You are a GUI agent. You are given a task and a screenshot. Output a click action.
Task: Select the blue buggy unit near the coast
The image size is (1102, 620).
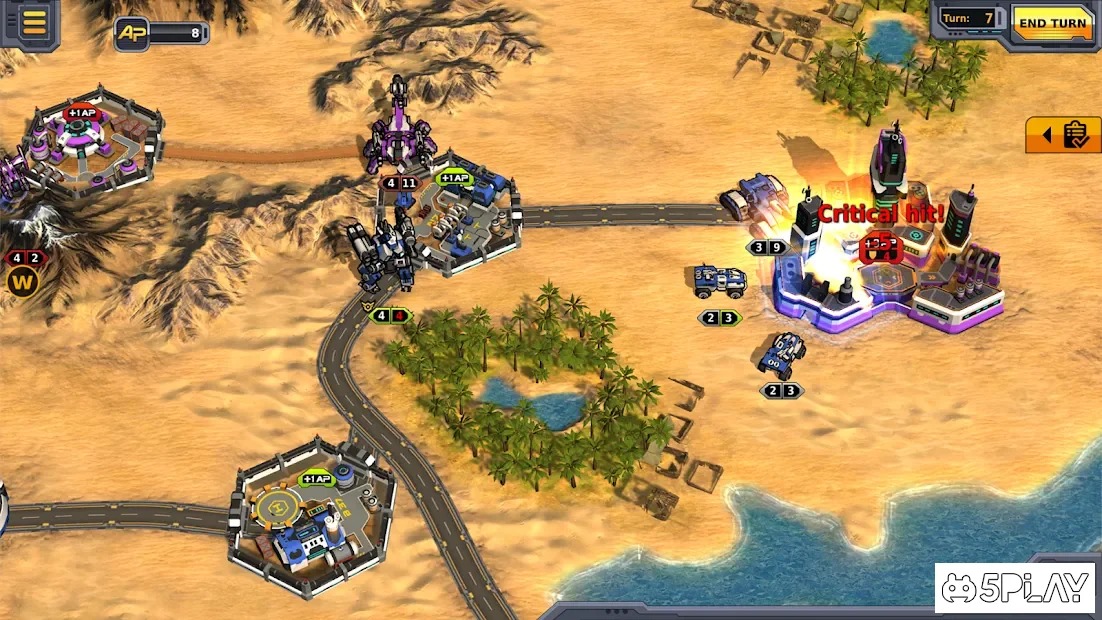[784, 354]
